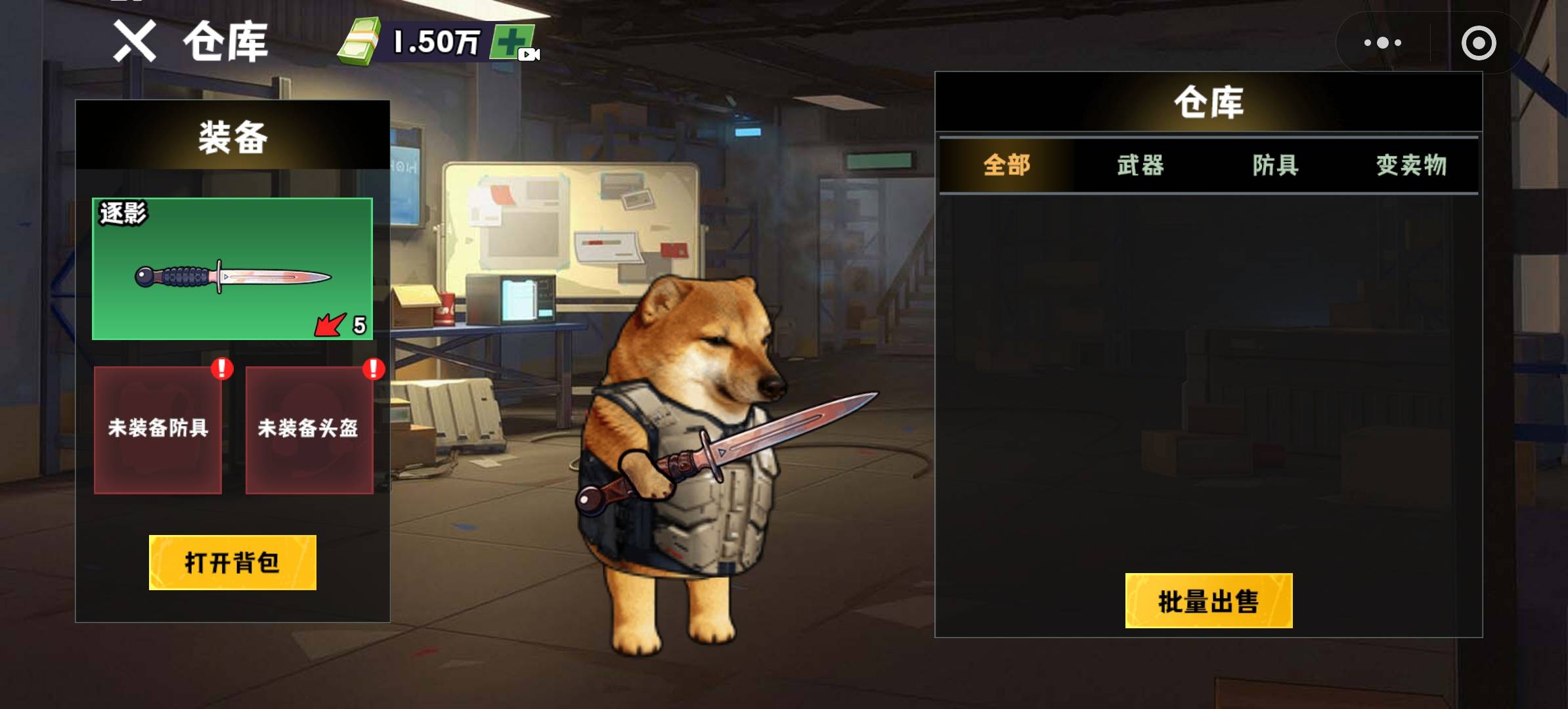
Task: Select the equipped 逐影 dagger slot
Action: point(232,269)
